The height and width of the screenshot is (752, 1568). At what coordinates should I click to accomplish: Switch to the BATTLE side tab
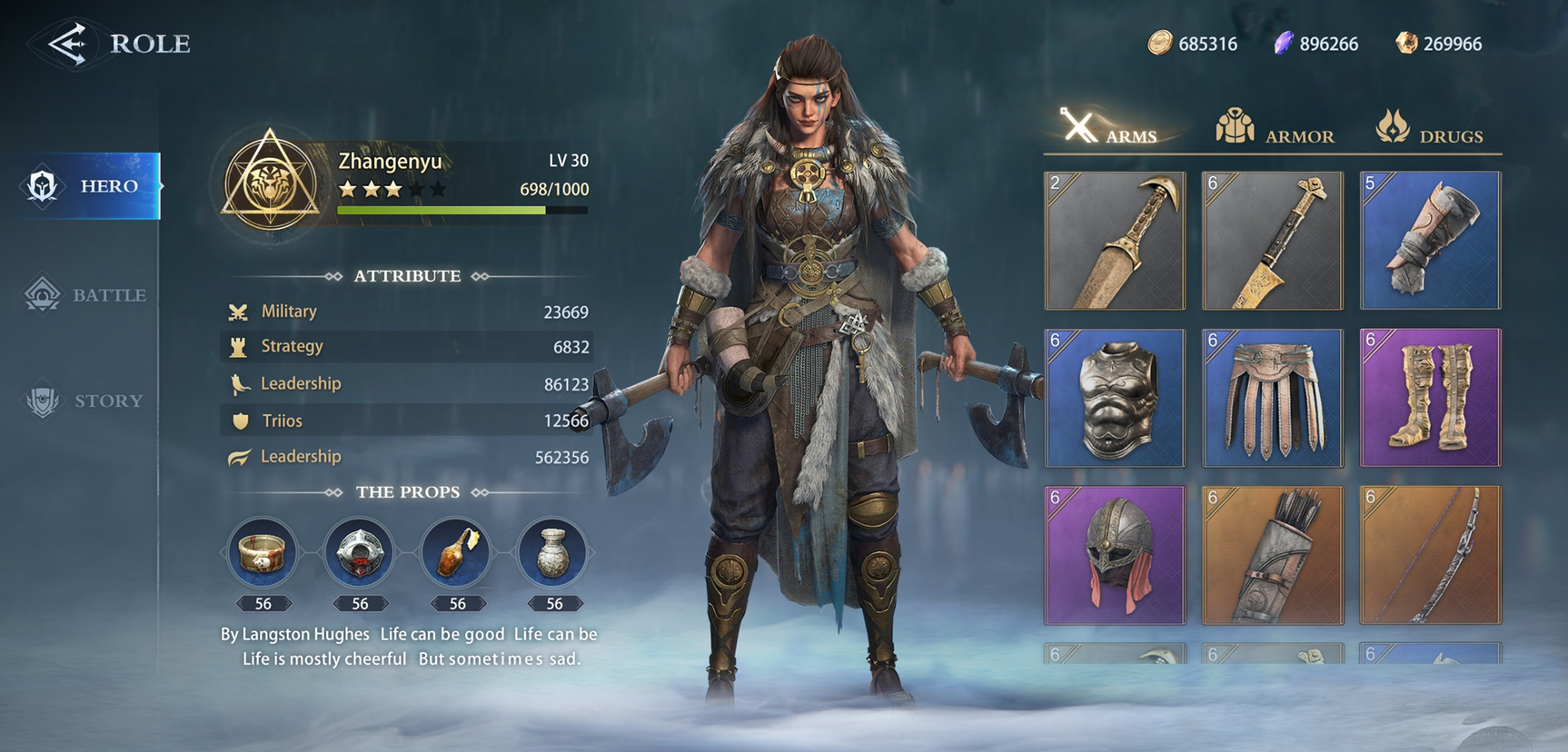[x=87, y=295]
